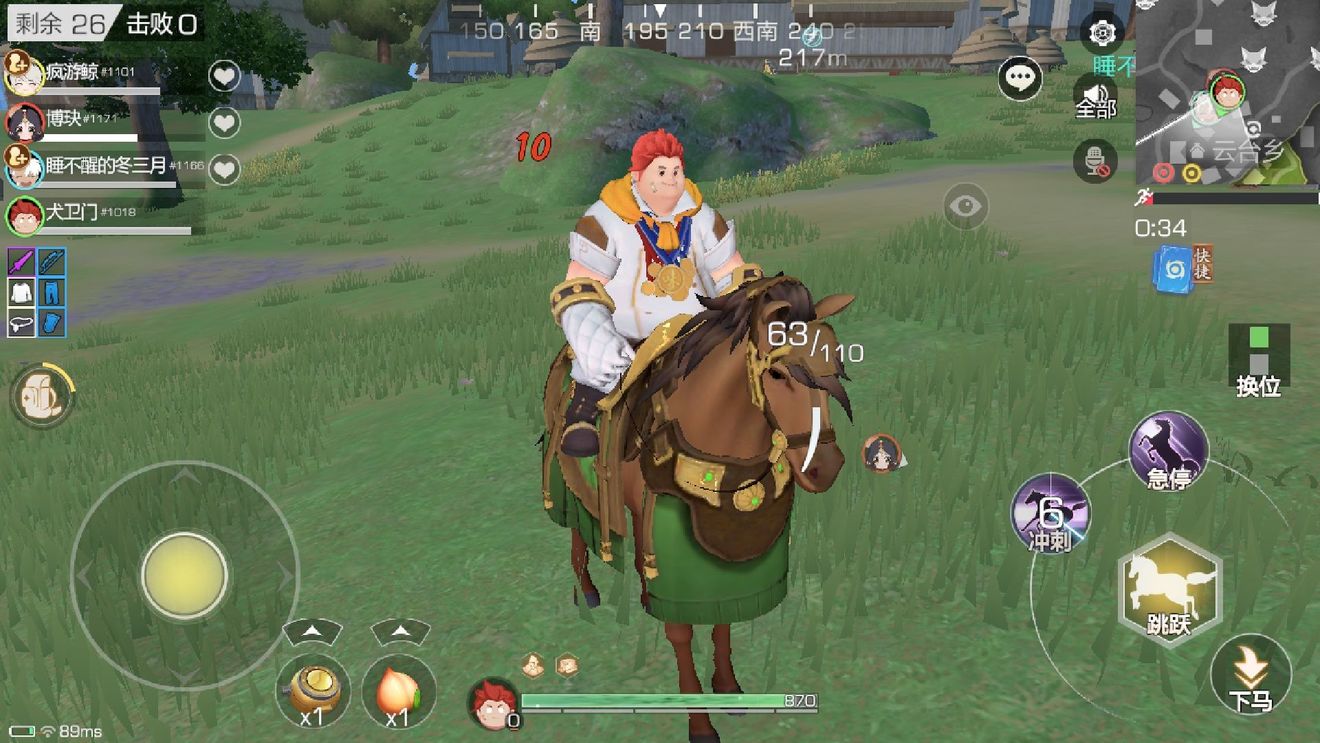Tap the 跳跃 horse jump button

pos(1169,590)
